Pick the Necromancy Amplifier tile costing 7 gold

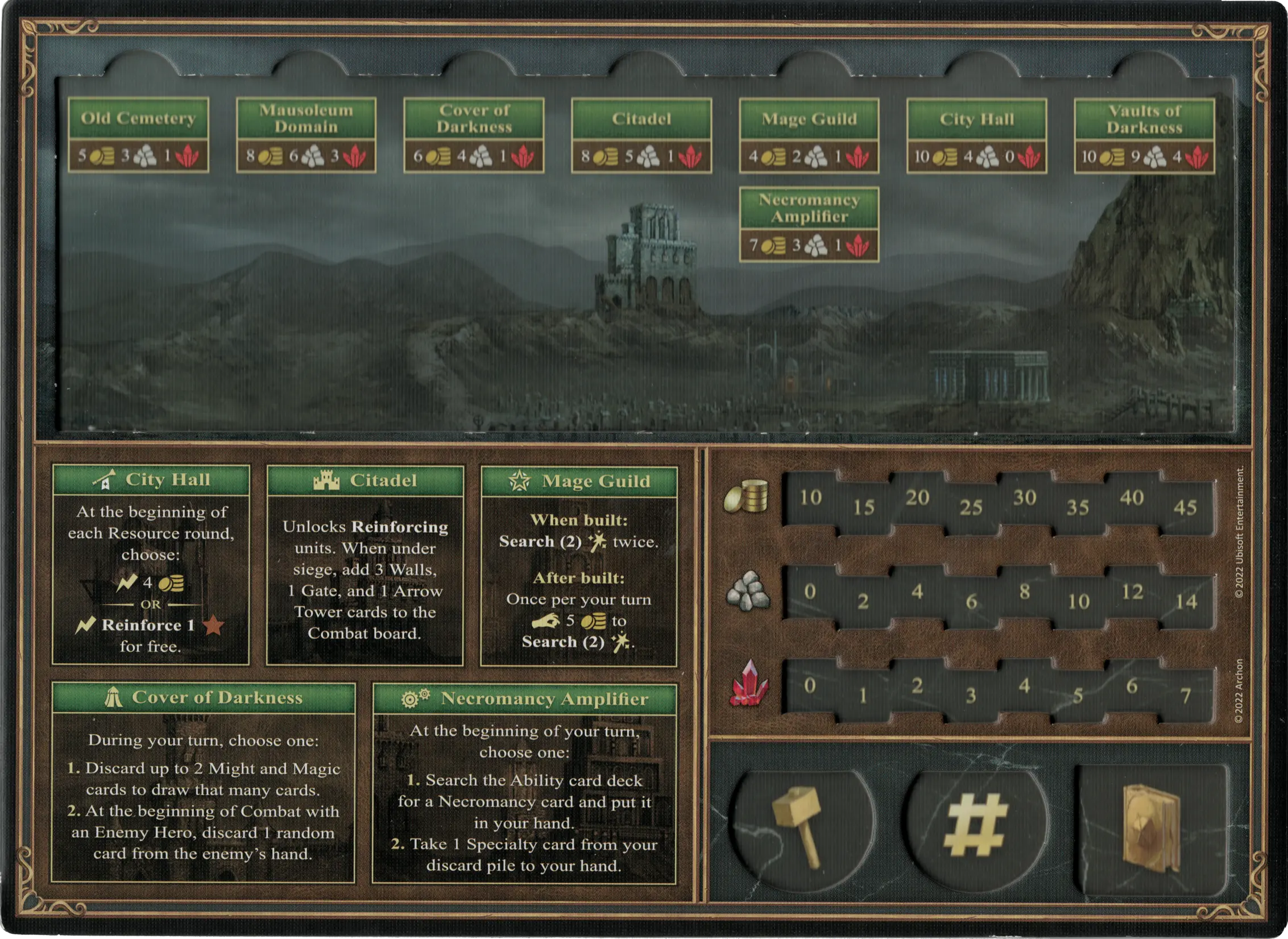pos(809,224)
